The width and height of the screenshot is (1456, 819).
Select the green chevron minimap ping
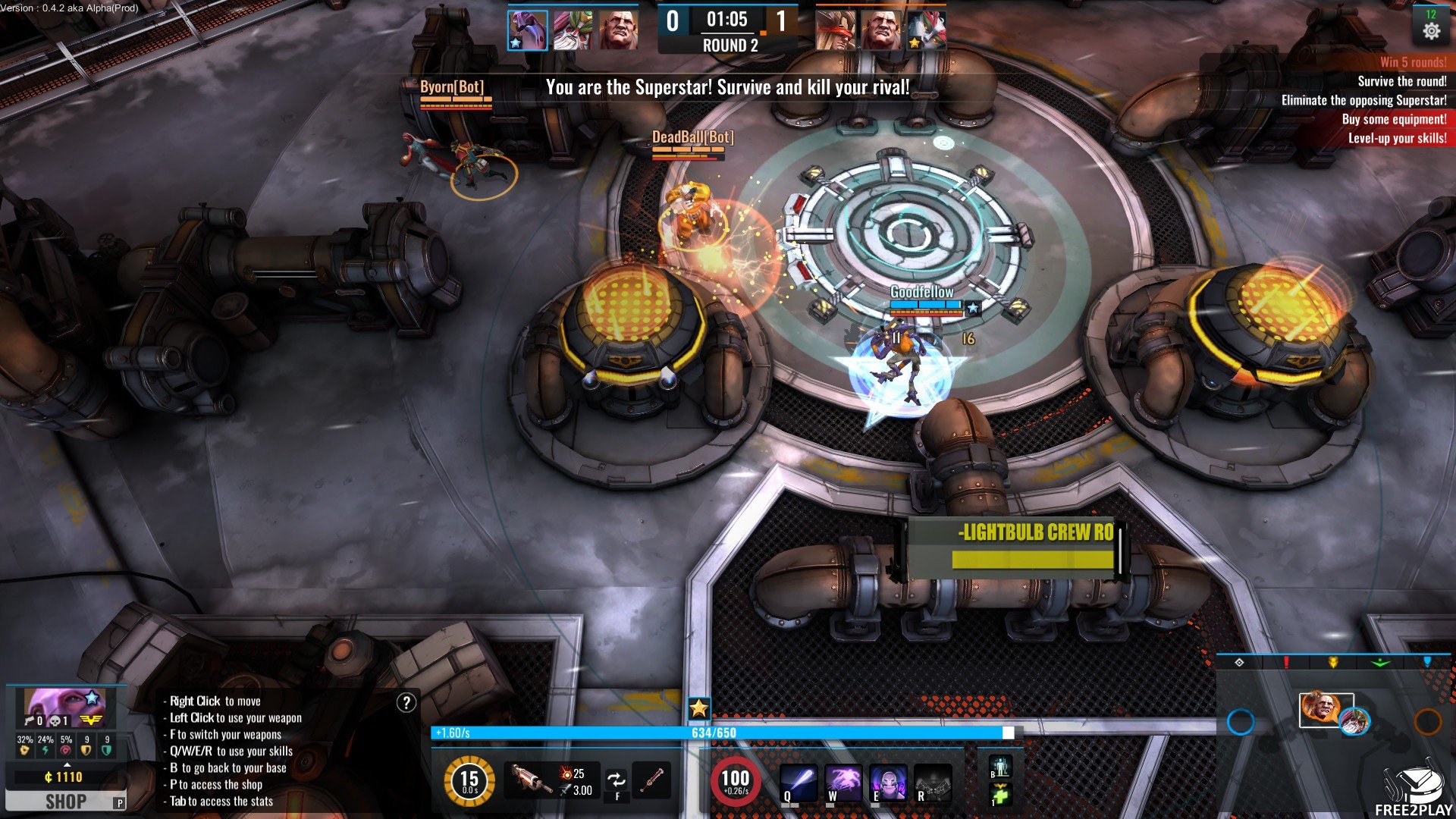pyautogui.click(x=1380, y=663)
